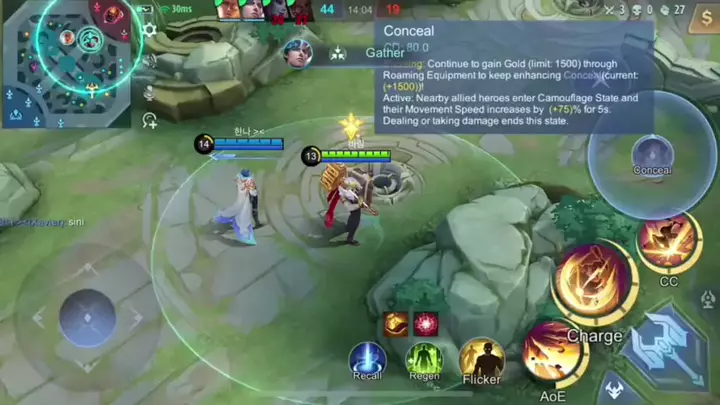Toggle the microphone voice chat icon
The image size is (720, 405).
coord(150,92)
